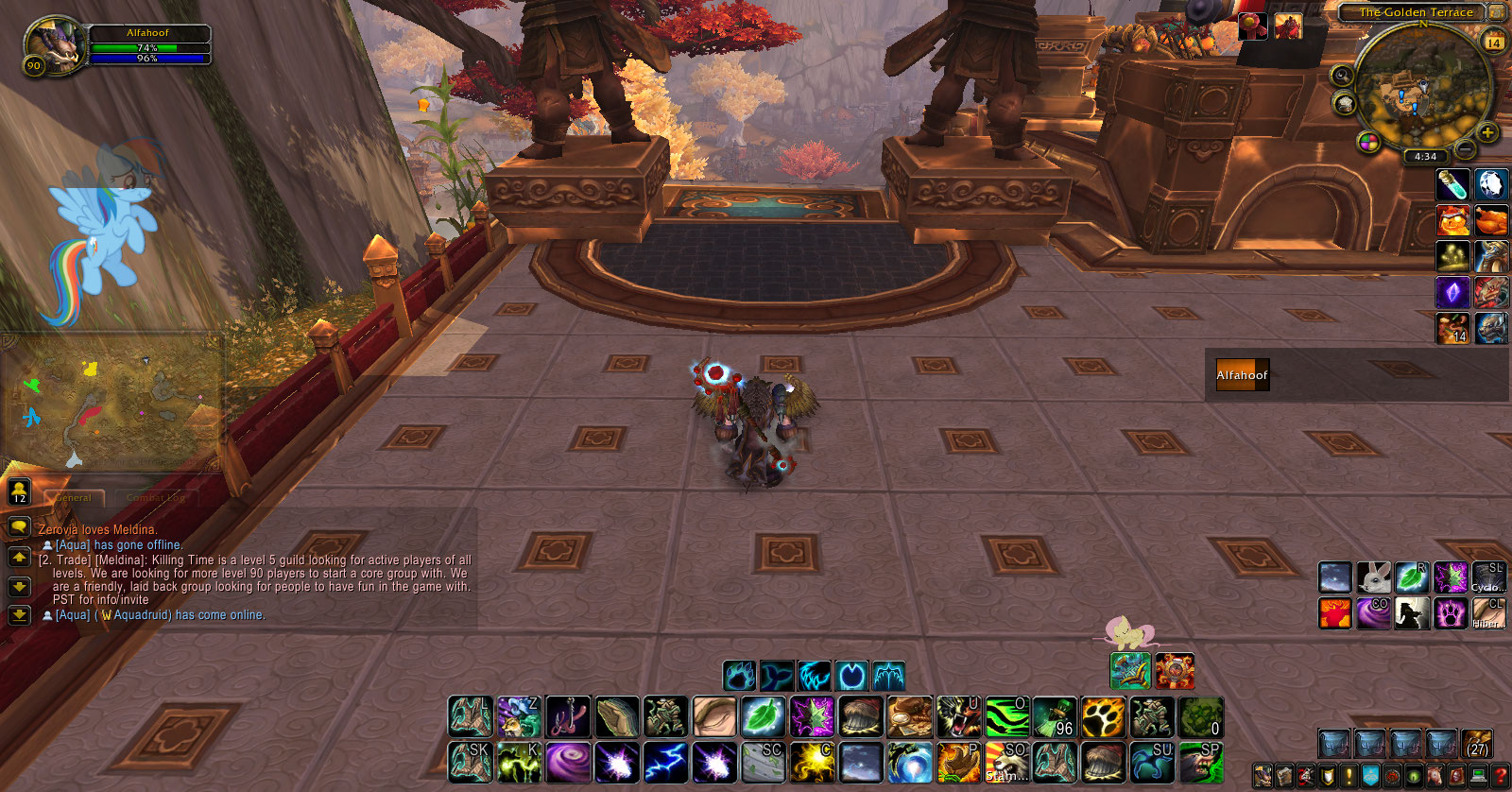The width and height of the screenshot is (1512, 792).
Task: Select the Alfahoof player portrait
Action: pyautogui.click(x=55, y=44)
